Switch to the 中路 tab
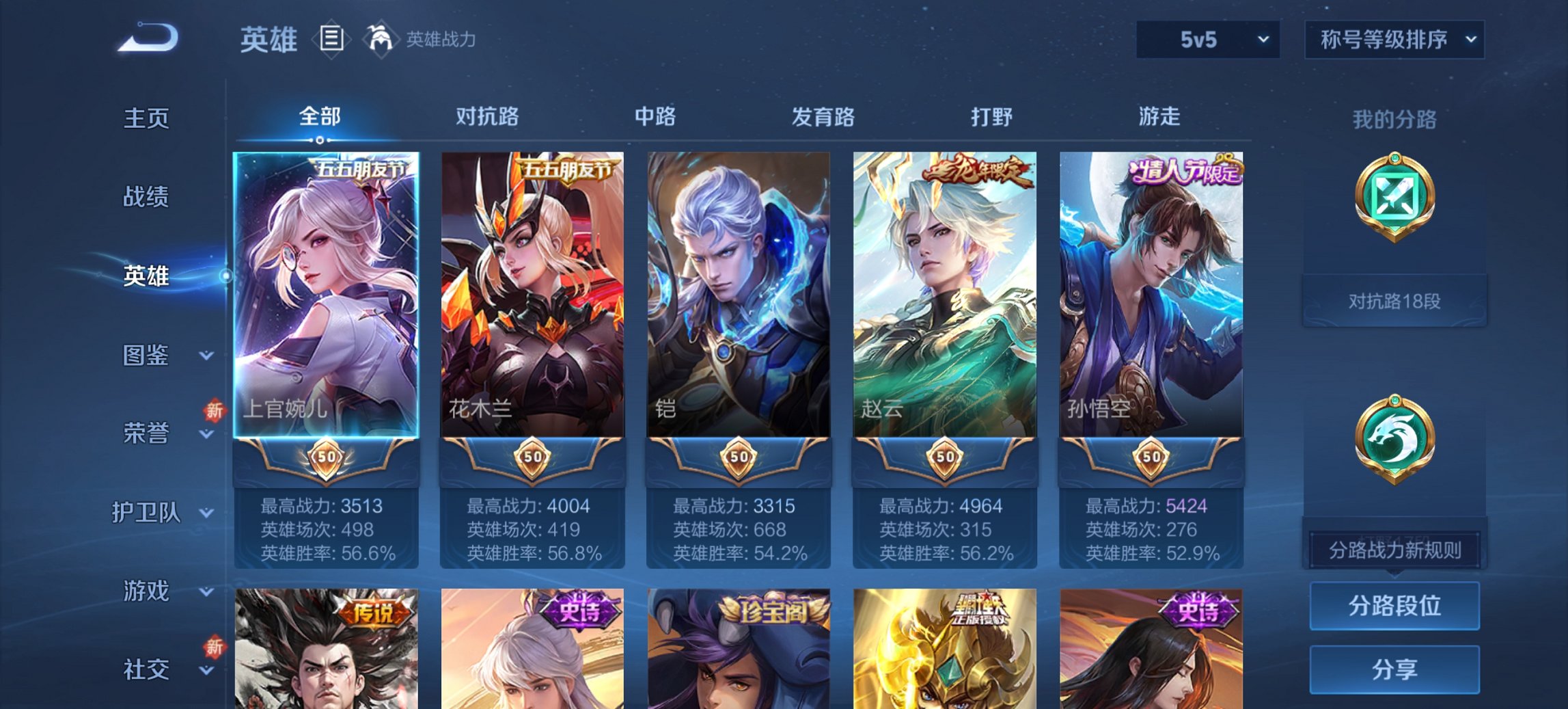 (x=653, y=117)
